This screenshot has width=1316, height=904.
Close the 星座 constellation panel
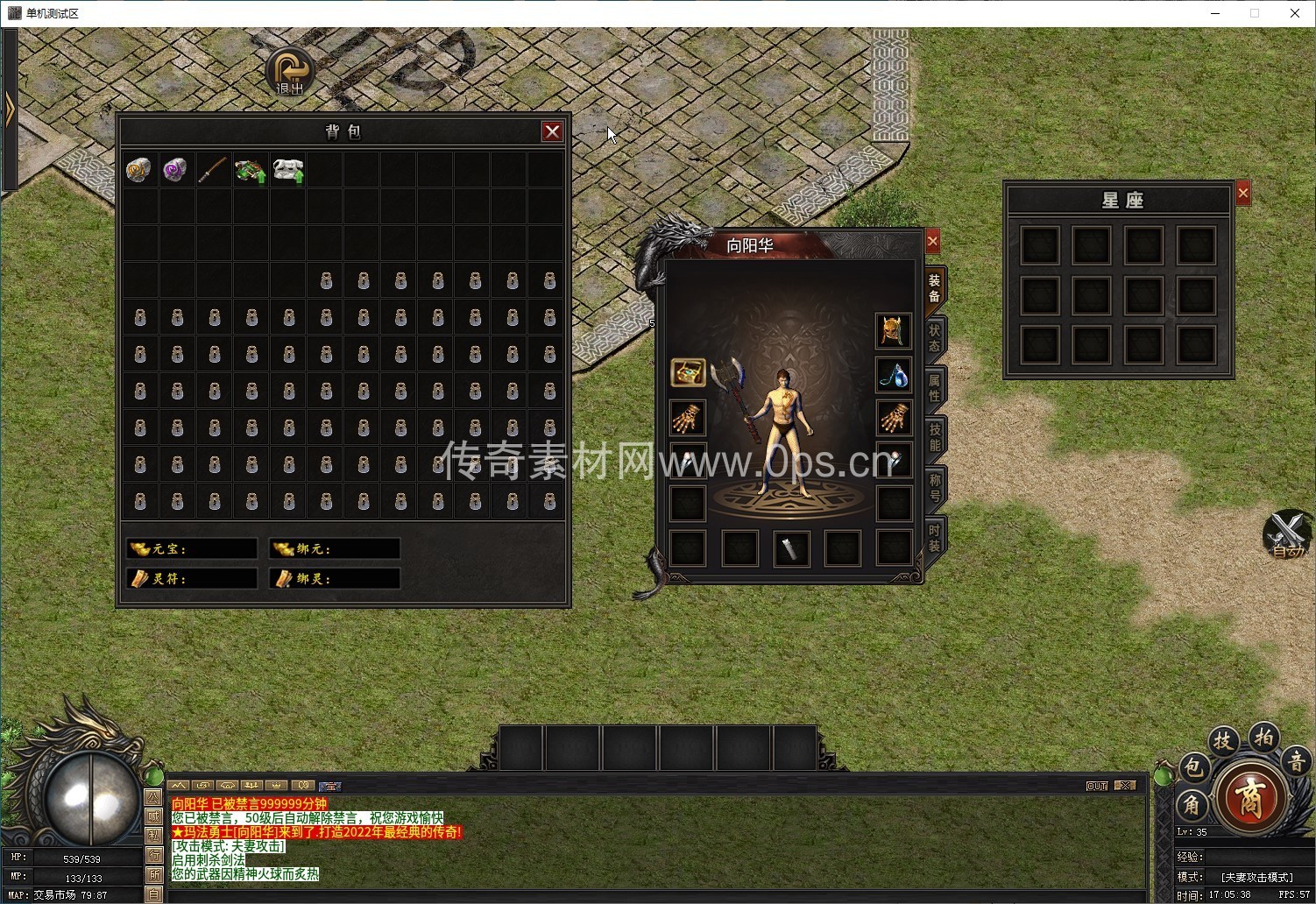pyautogui.click(x=1243, y=194)
